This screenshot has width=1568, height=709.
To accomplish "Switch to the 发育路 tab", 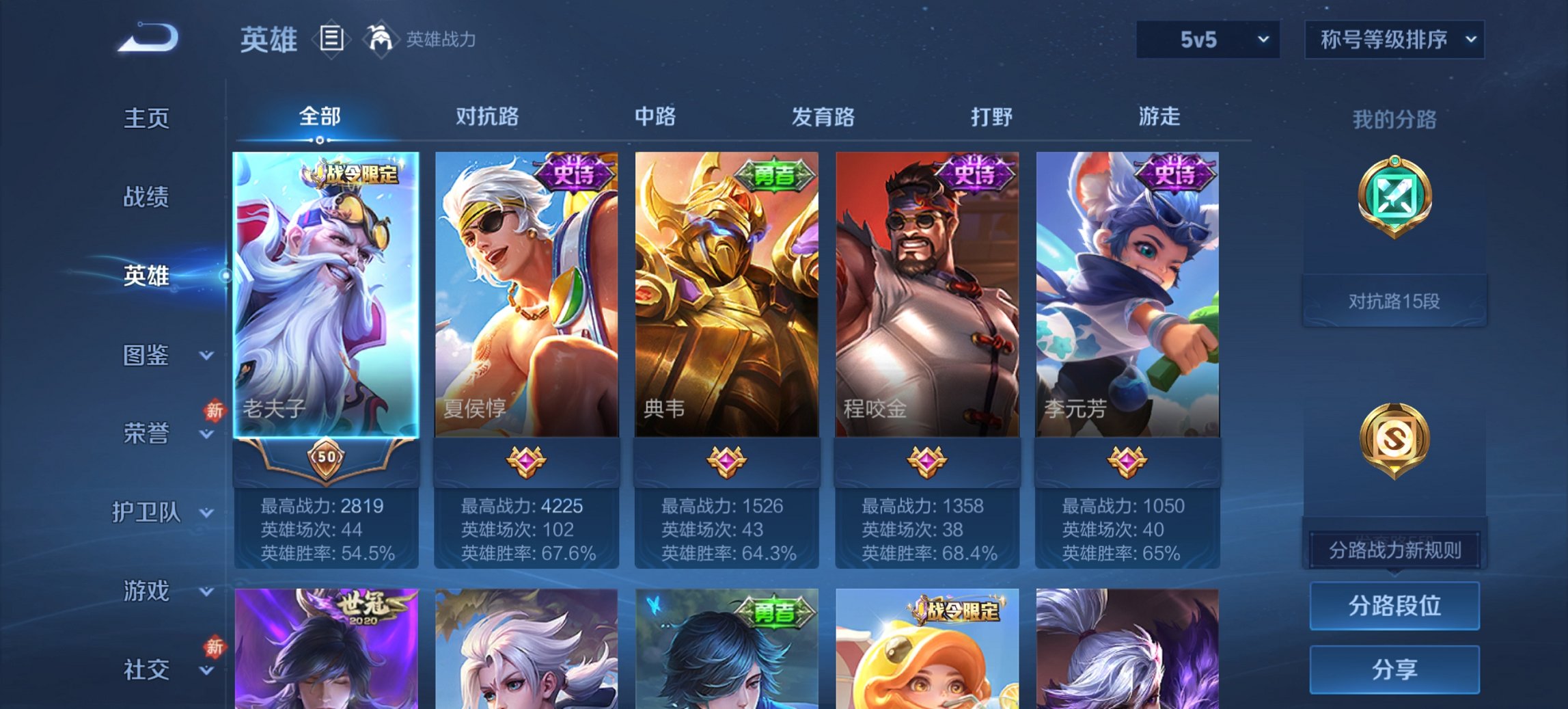I will tap(824, 117).
